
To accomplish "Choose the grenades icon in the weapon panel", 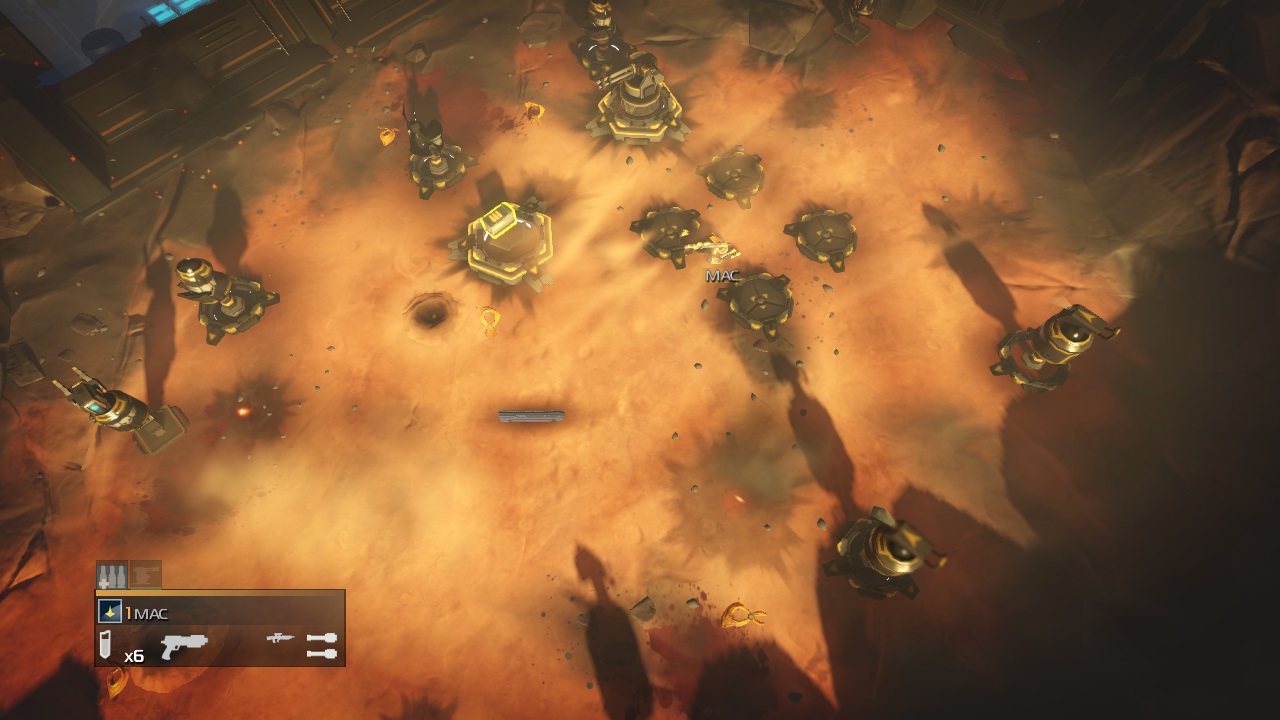I will [322, 645].
